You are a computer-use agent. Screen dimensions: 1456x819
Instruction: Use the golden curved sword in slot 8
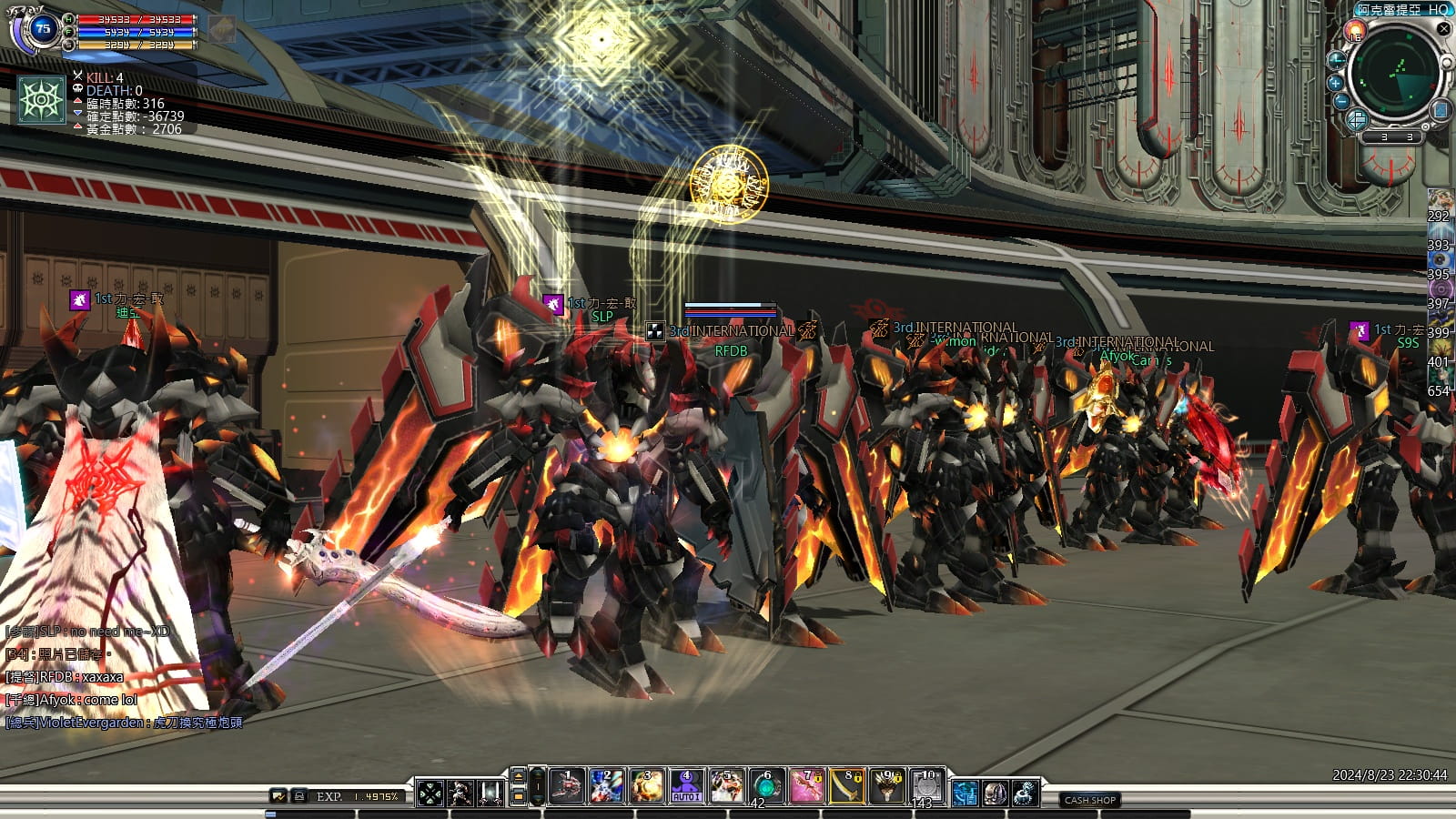pos(847,787)
